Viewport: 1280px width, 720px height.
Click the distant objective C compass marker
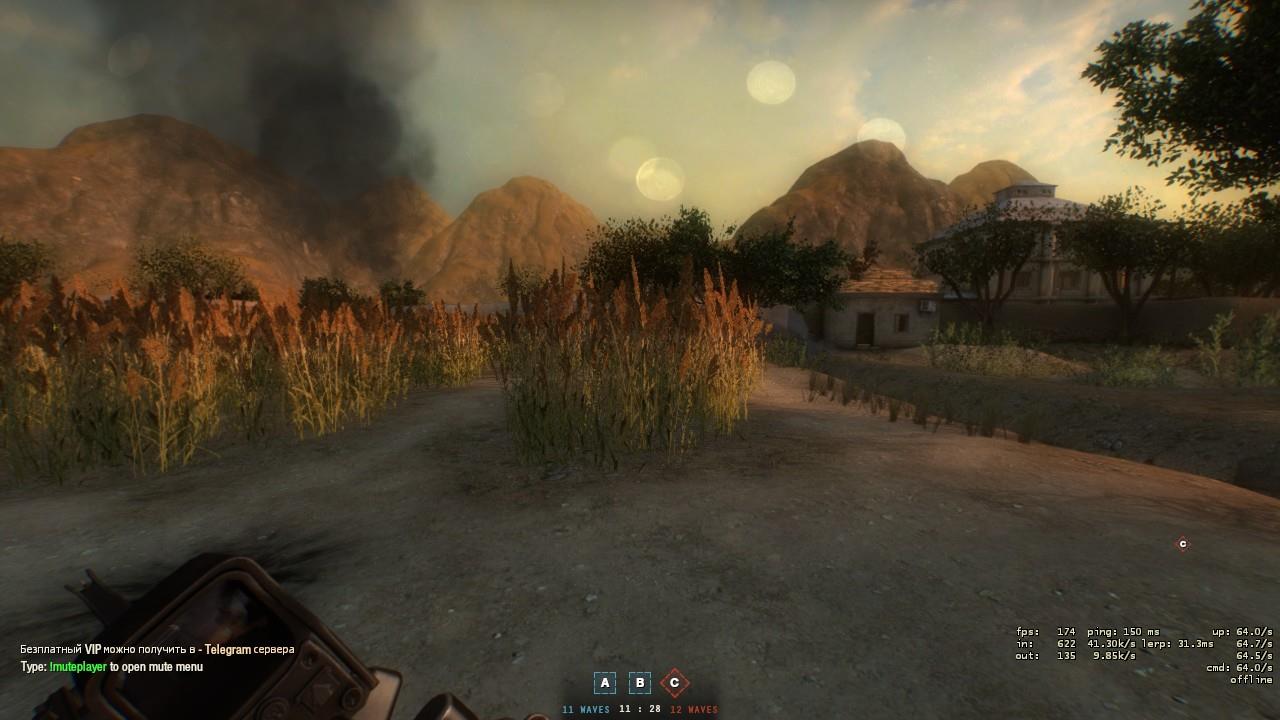tap(1181, 545)
